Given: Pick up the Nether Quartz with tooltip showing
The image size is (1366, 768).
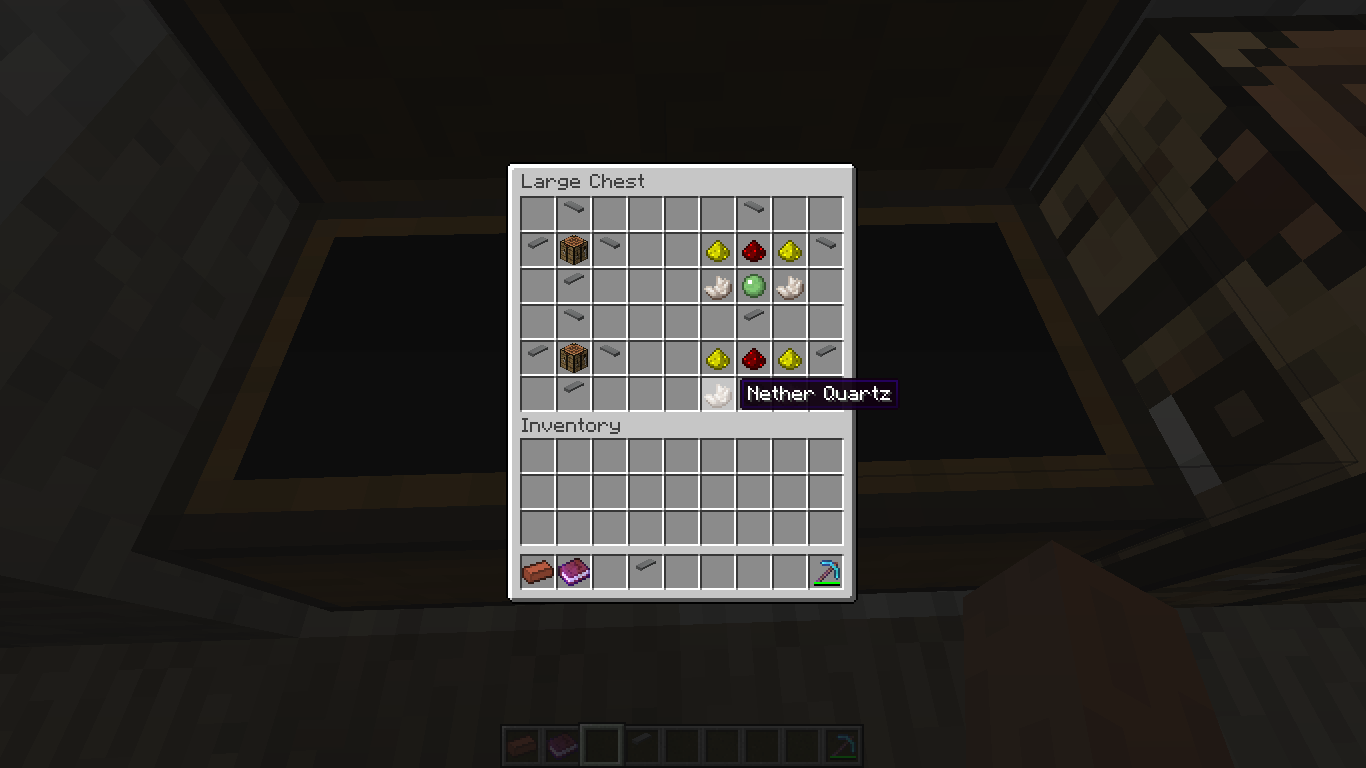Looking at the screenshot, I should click(717, 394).
